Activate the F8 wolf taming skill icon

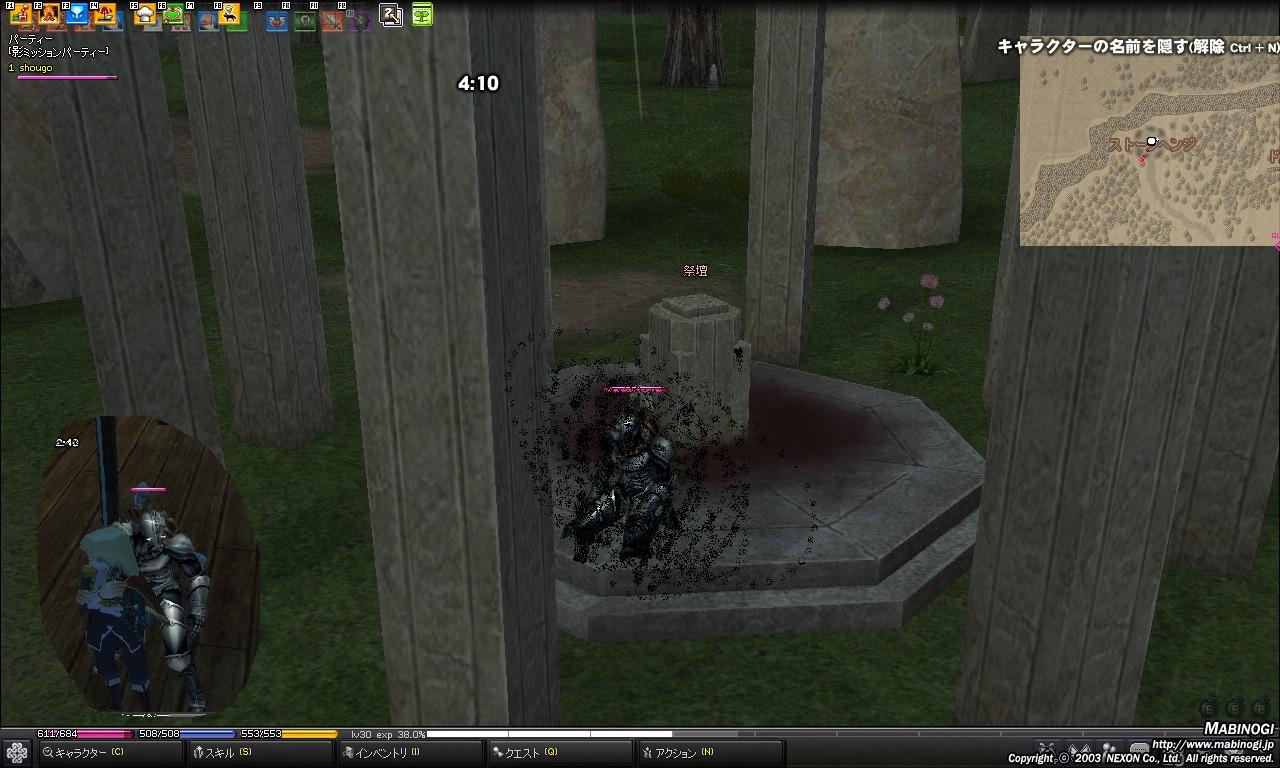coord(229,14)
